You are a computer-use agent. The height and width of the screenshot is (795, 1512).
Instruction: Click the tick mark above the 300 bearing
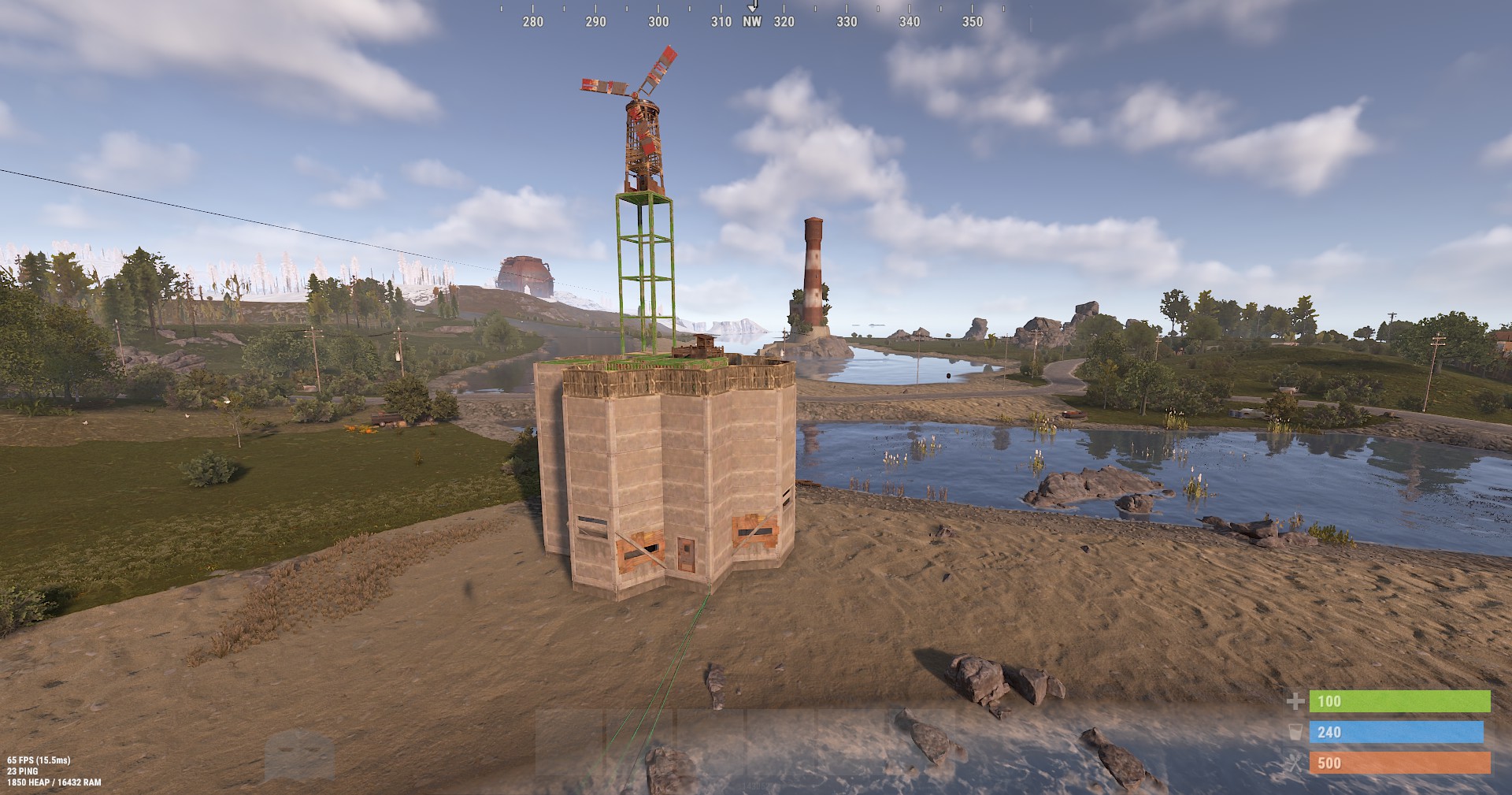click(658, 9)
